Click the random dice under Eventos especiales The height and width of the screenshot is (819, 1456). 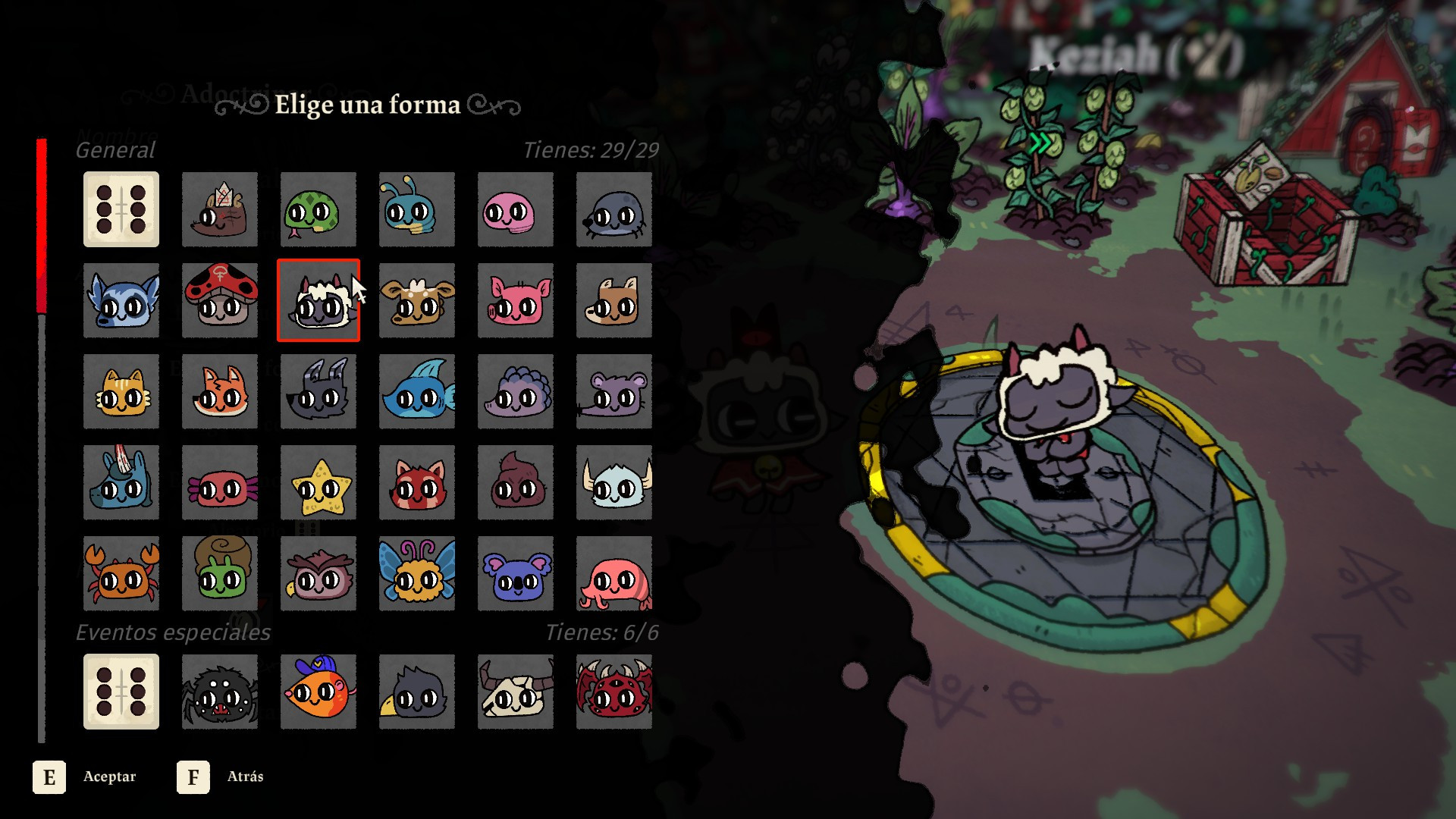point(121,692)
